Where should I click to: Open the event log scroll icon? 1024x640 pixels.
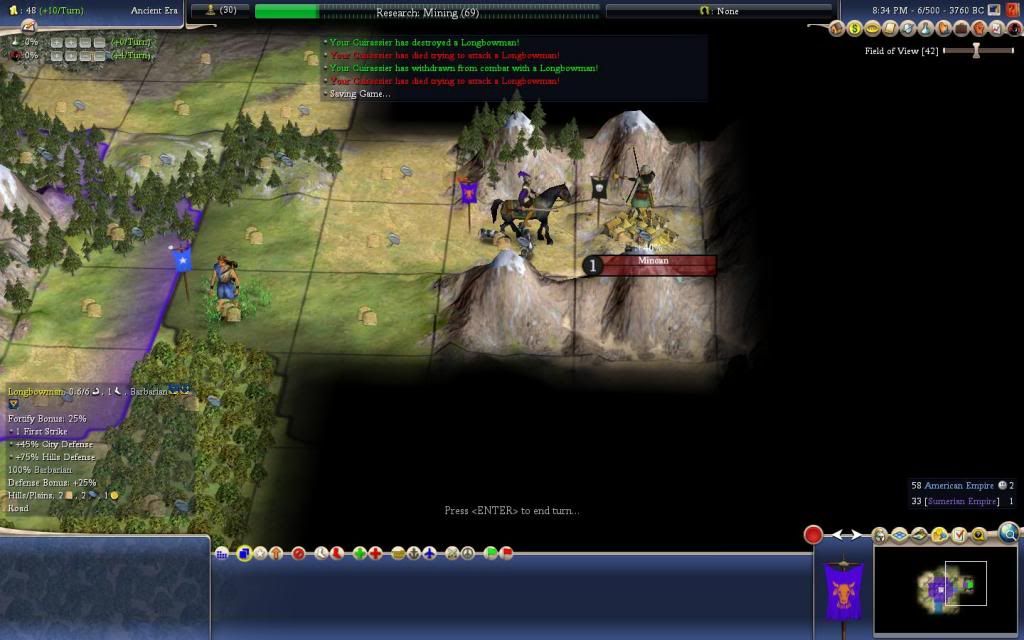pos(888,28)
